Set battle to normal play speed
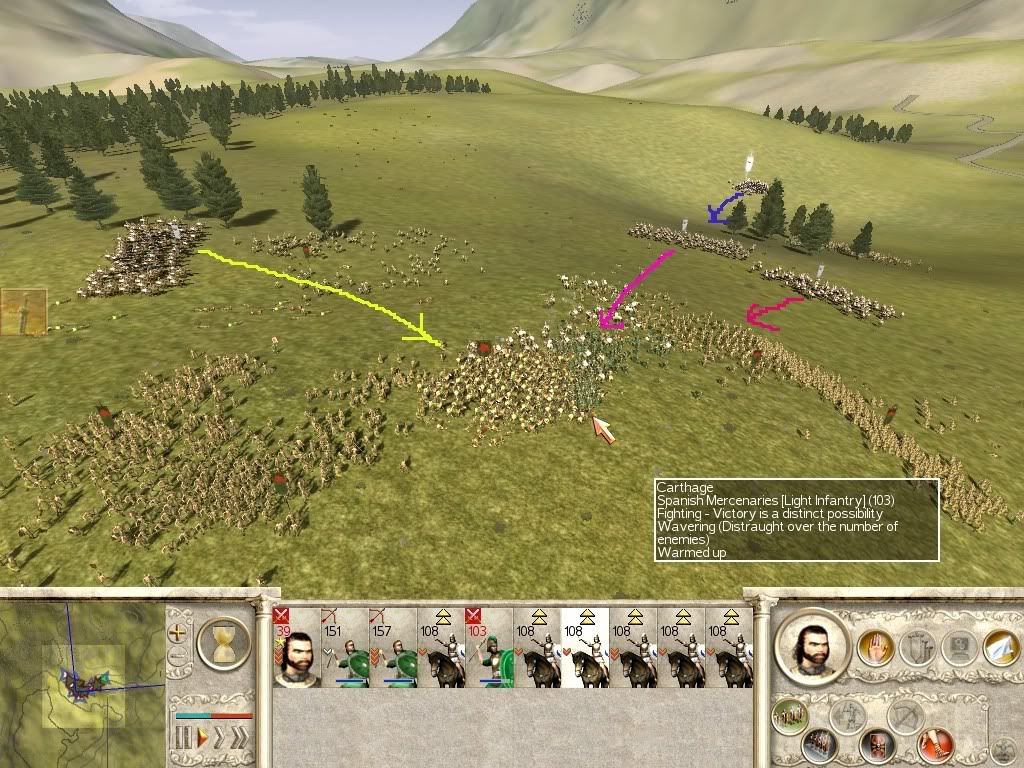 point(201,740)
